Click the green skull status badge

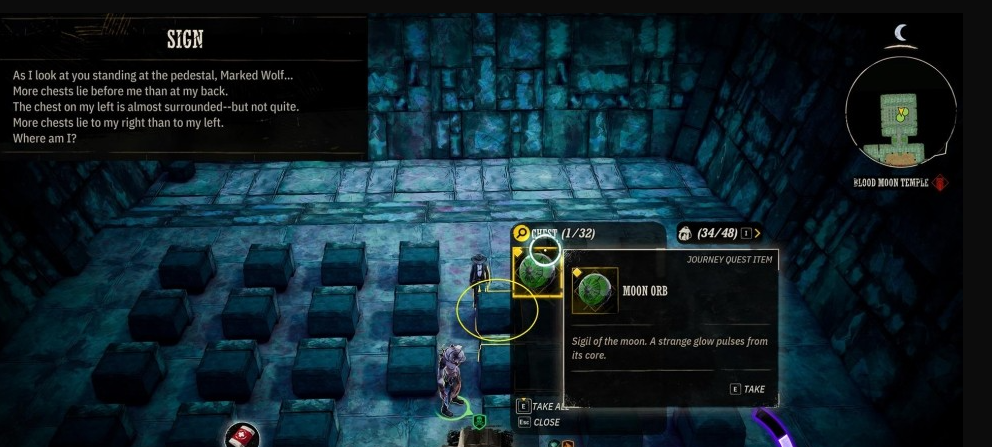[479, 422]
